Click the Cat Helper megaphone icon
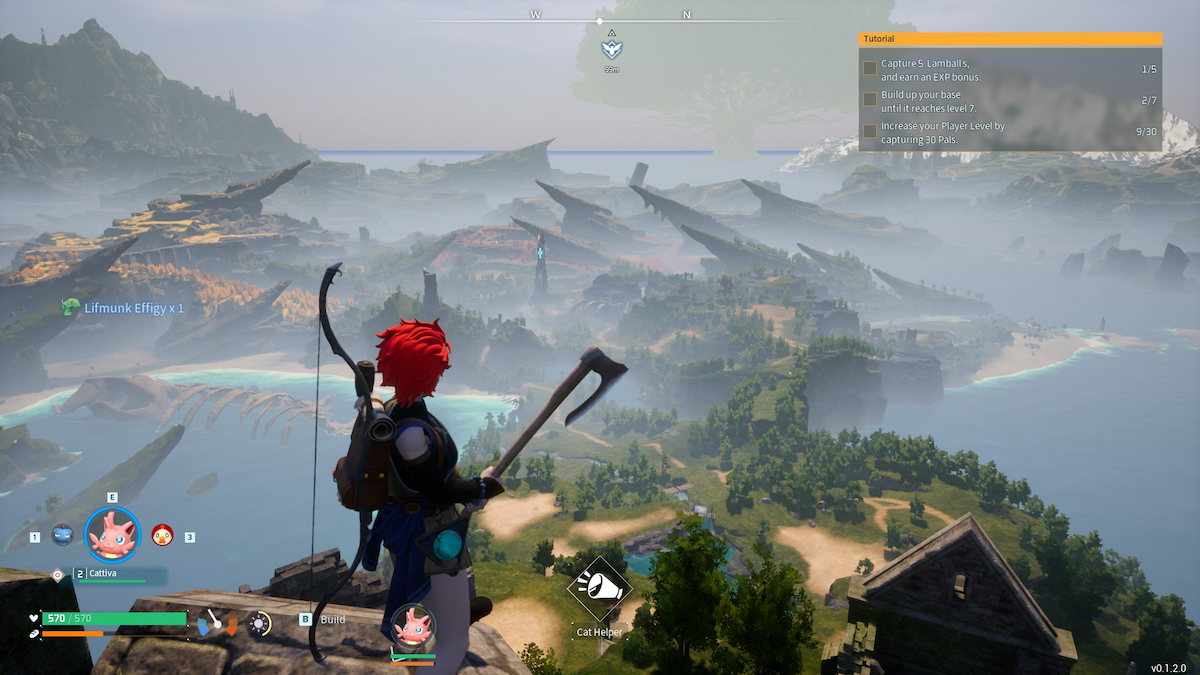Viewport: 1200px width, 675px height. click(x=599, y=589)
